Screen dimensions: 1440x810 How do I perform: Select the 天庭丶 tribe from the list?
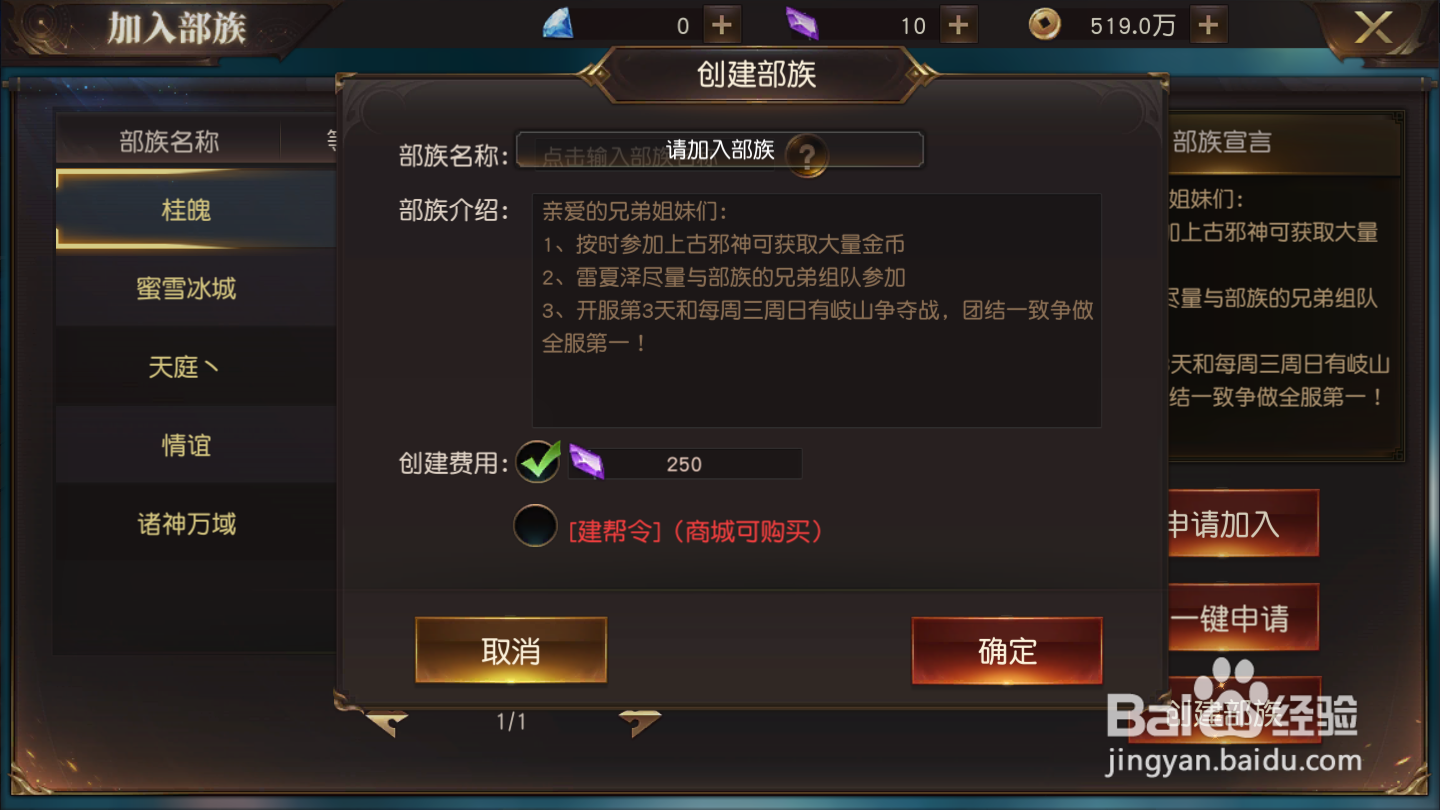(185, 367)
